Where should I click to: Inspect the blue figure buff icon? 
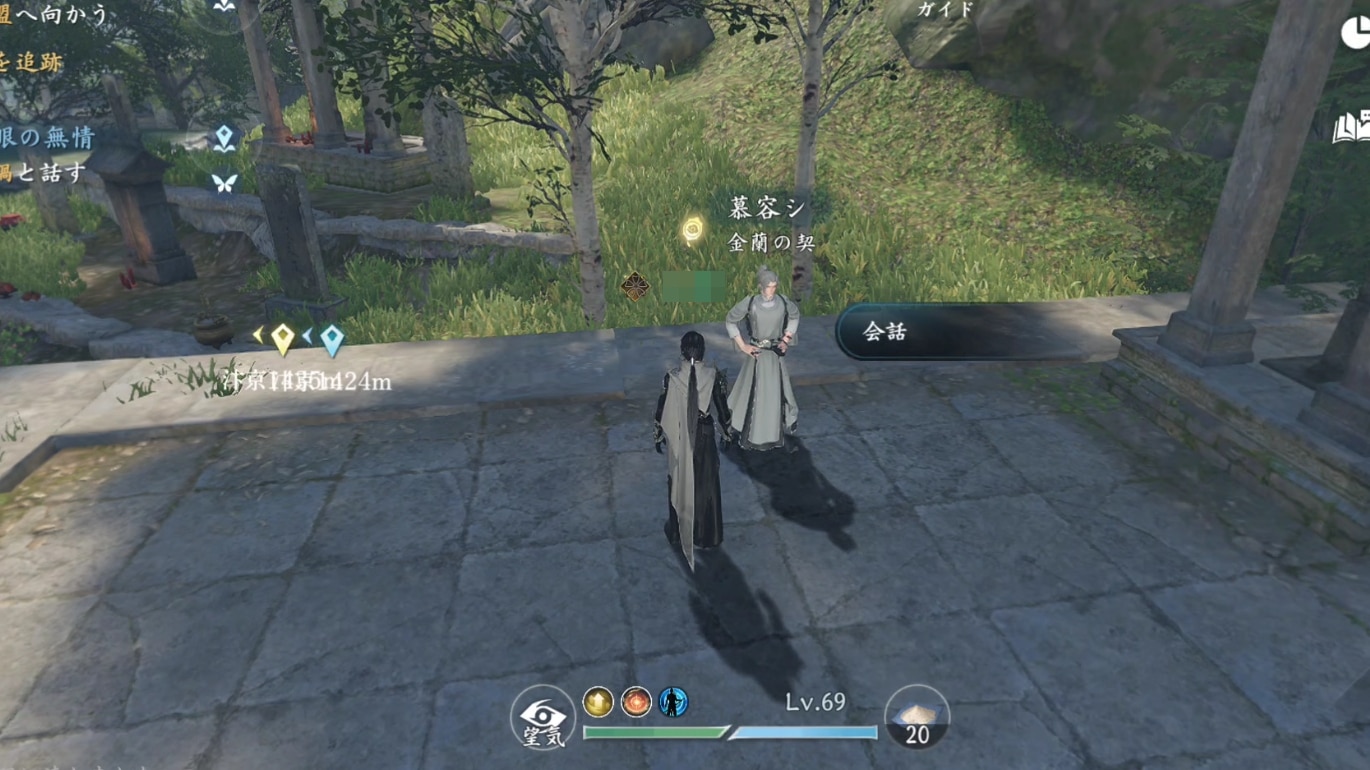pos(673,702)
